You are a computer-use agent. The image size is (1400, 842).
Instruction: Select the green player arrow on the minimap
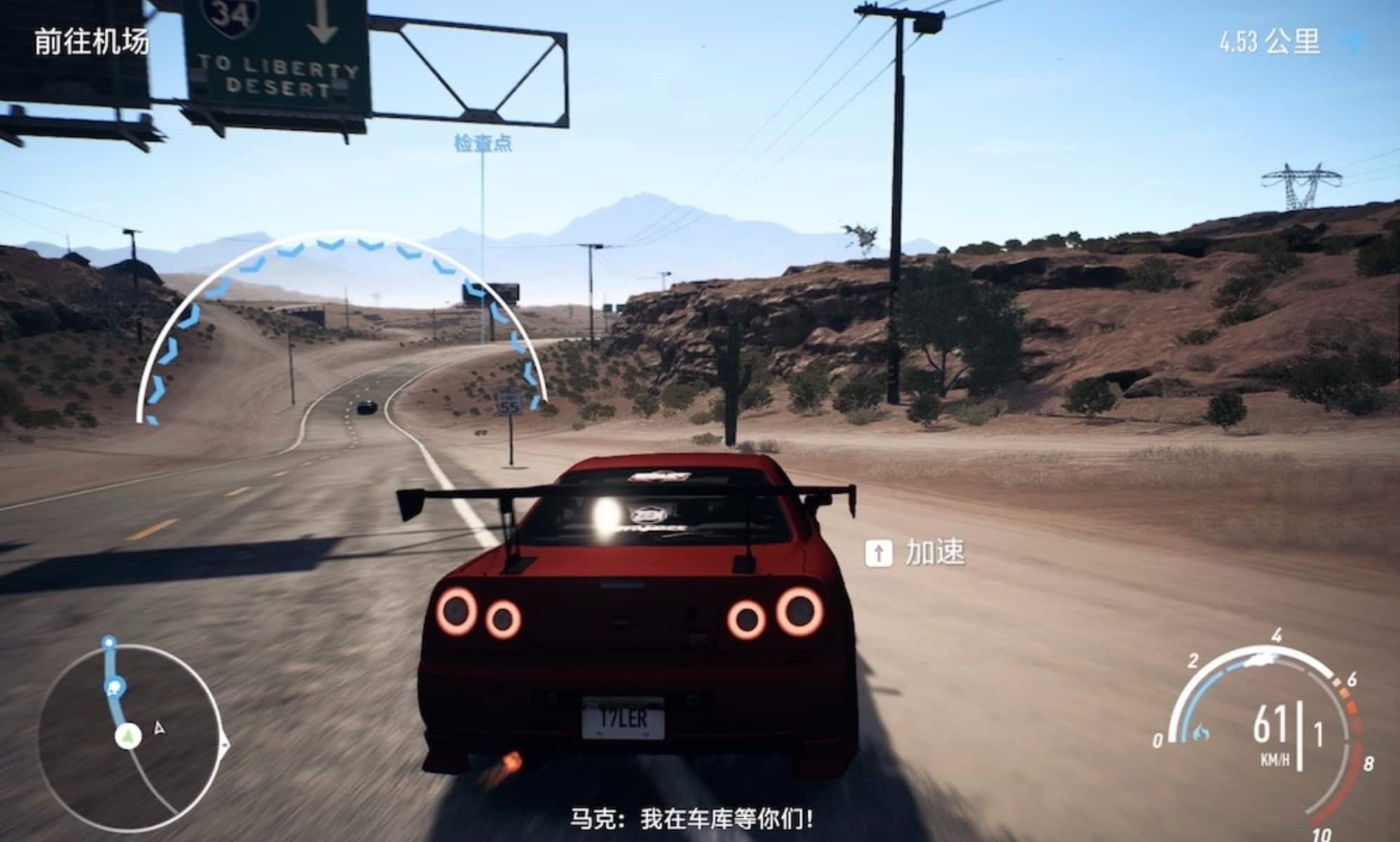[128, 736]
